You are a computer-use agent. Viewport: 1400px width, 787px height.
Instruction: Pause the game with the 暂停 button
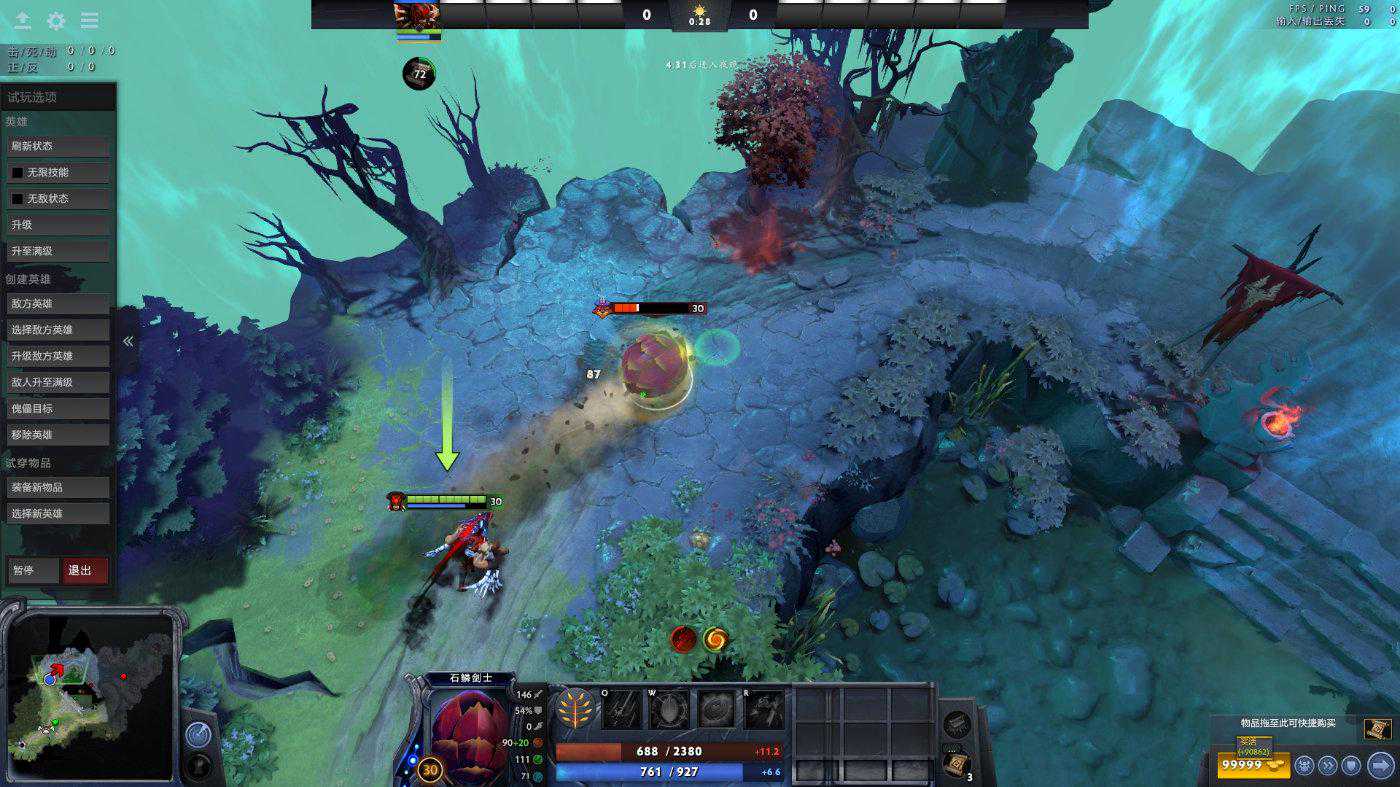point(33,570)
